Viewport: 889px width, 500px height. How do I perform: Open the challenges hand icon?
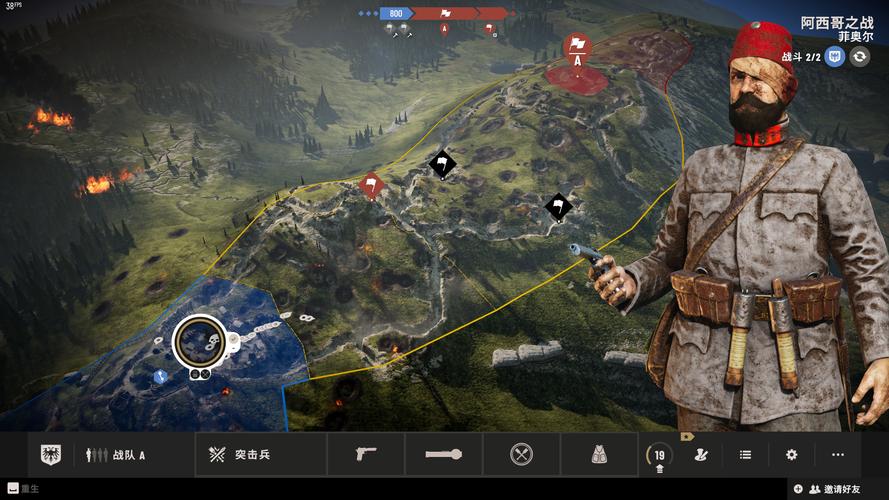701,455
